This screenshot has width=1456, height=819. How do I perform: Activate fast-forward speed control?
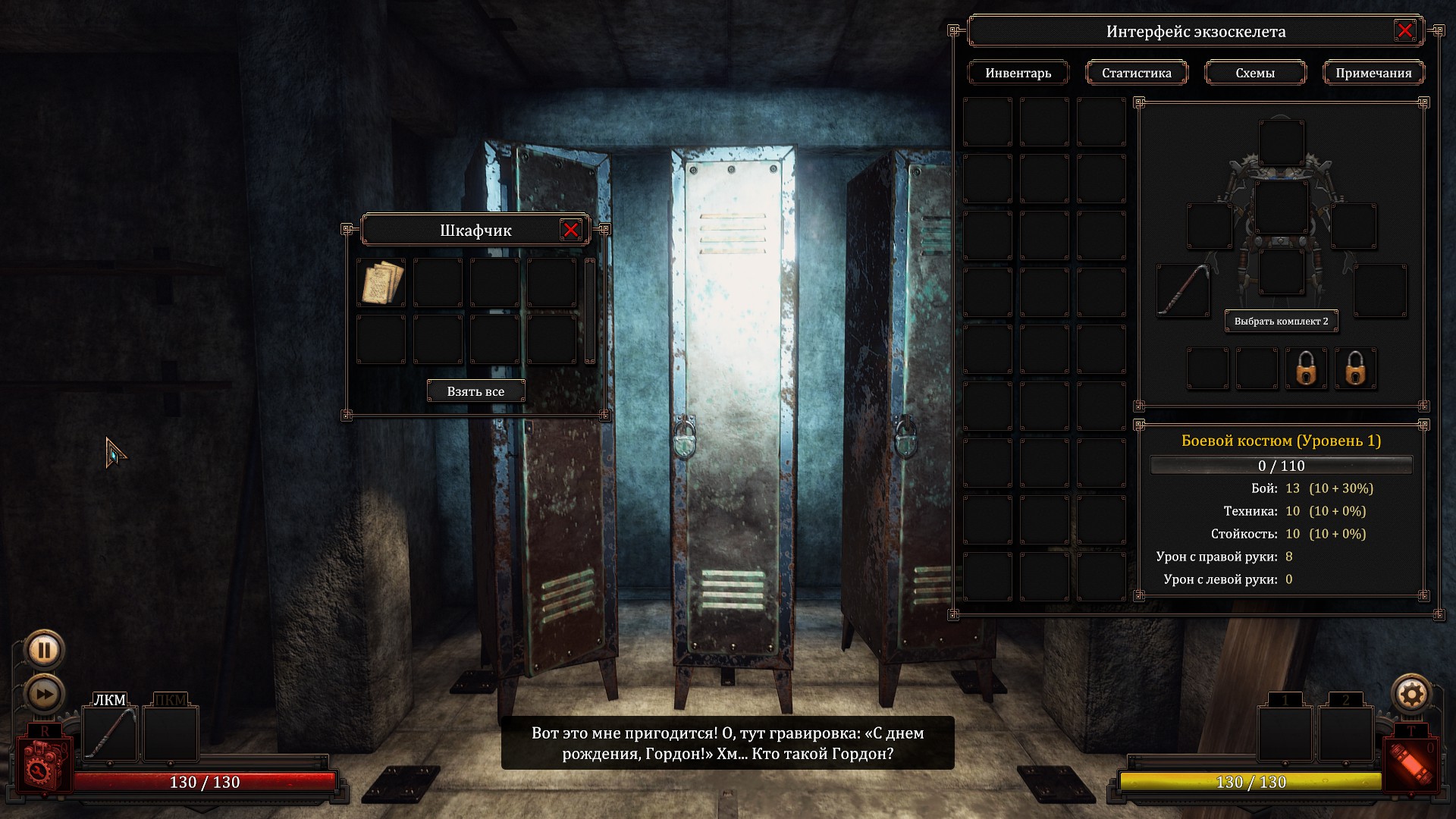[x=45, y=692]
